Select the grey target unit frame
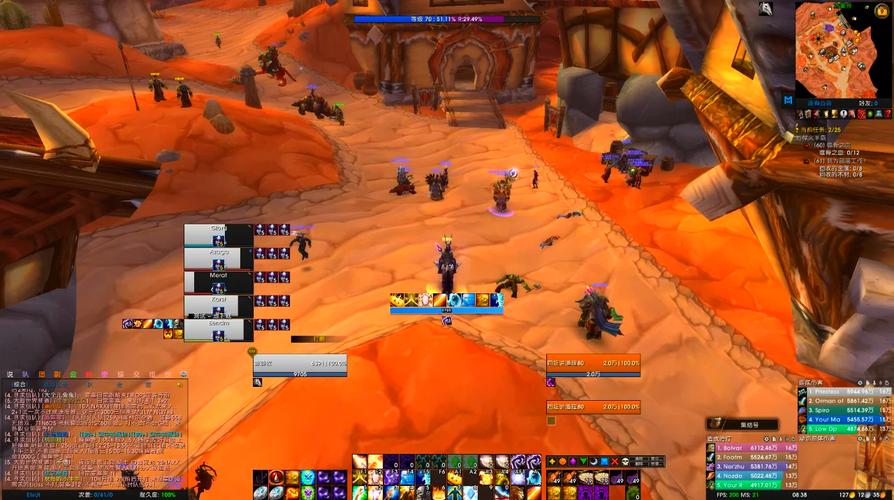 [300, 367]
